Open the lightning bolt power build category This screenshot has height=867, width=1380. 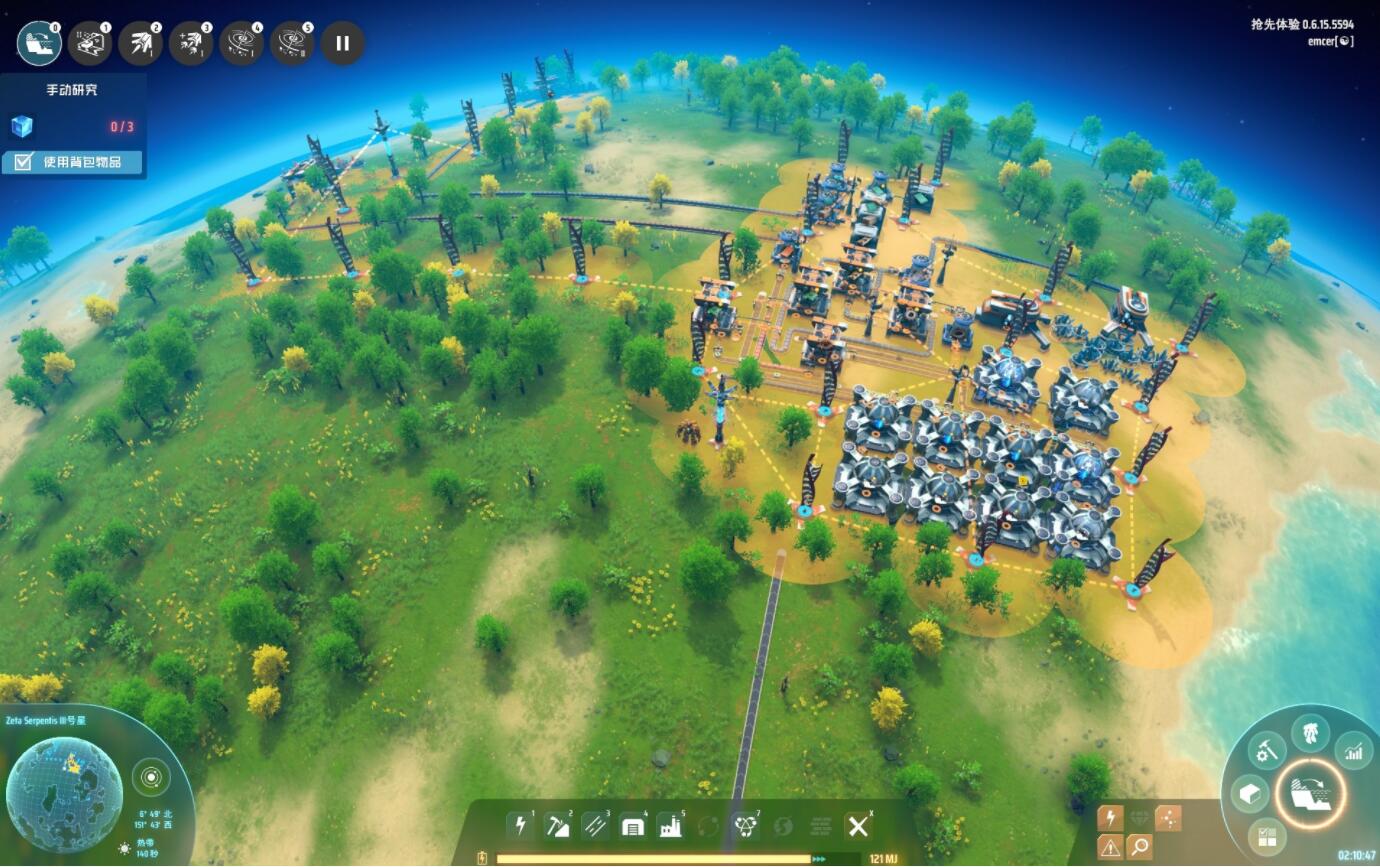point(519,825)
